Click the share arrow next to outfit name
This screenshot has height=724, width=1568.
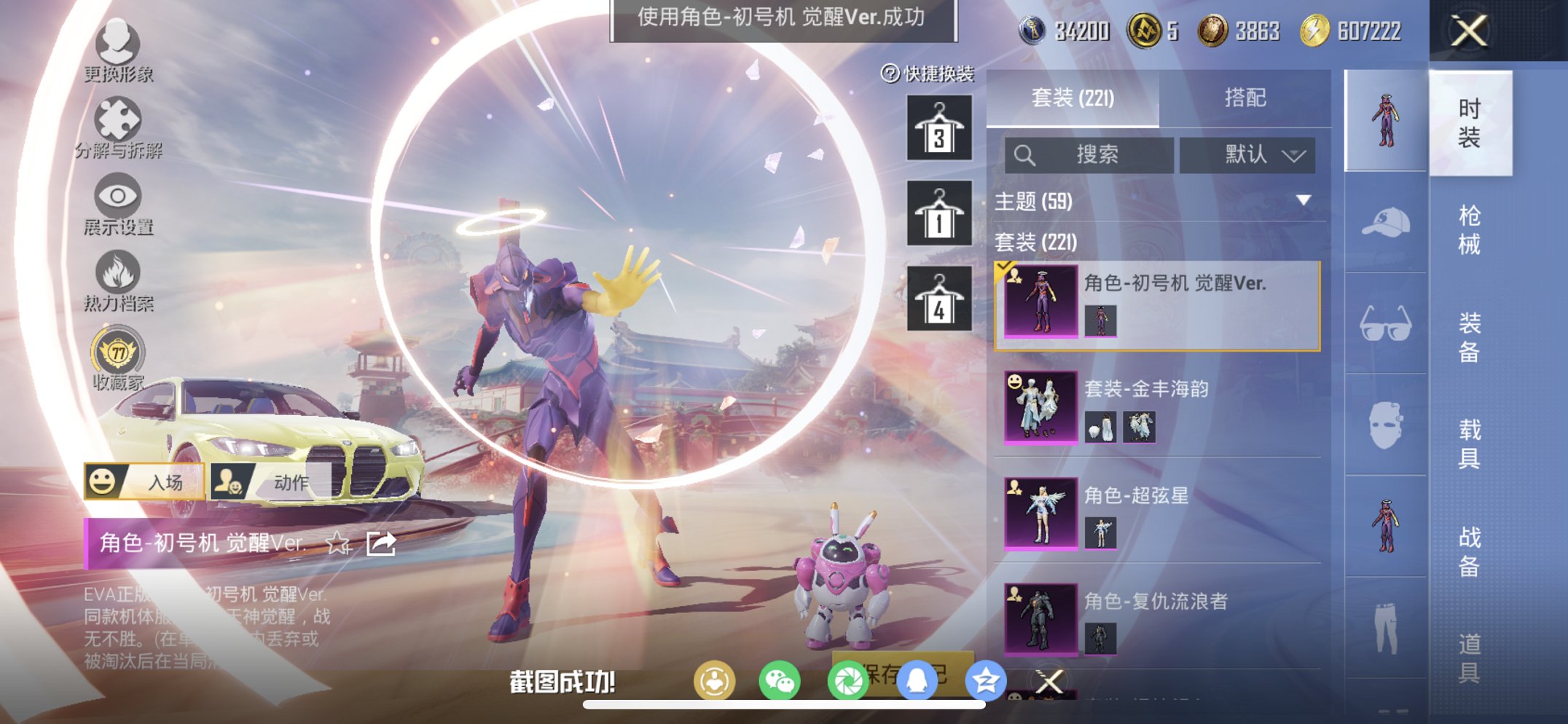coord(379,544)
